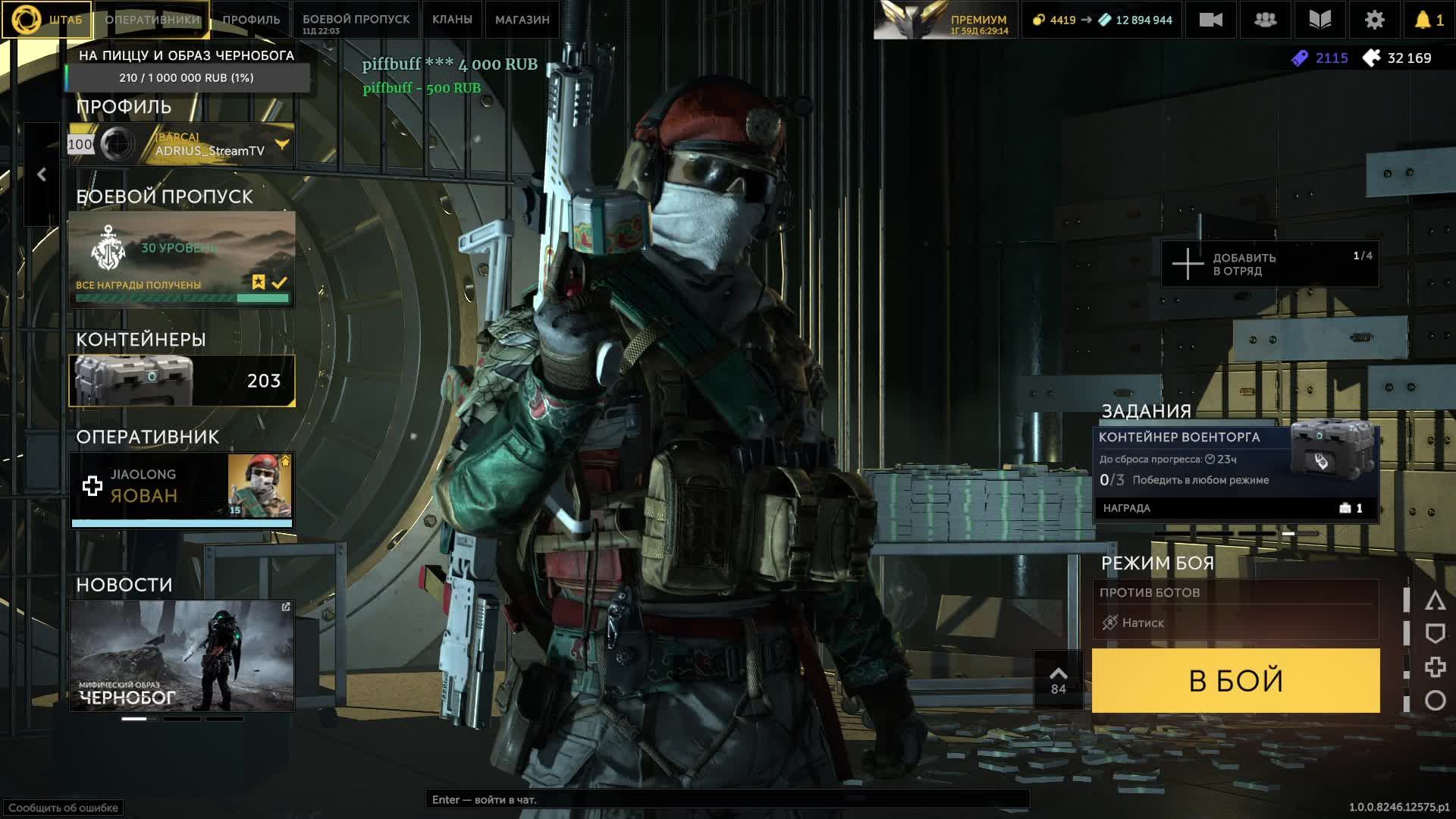This screenshot has width=1456, height=819.
Task: Collapse the left panel with the arrow
Action: point(42,174)
